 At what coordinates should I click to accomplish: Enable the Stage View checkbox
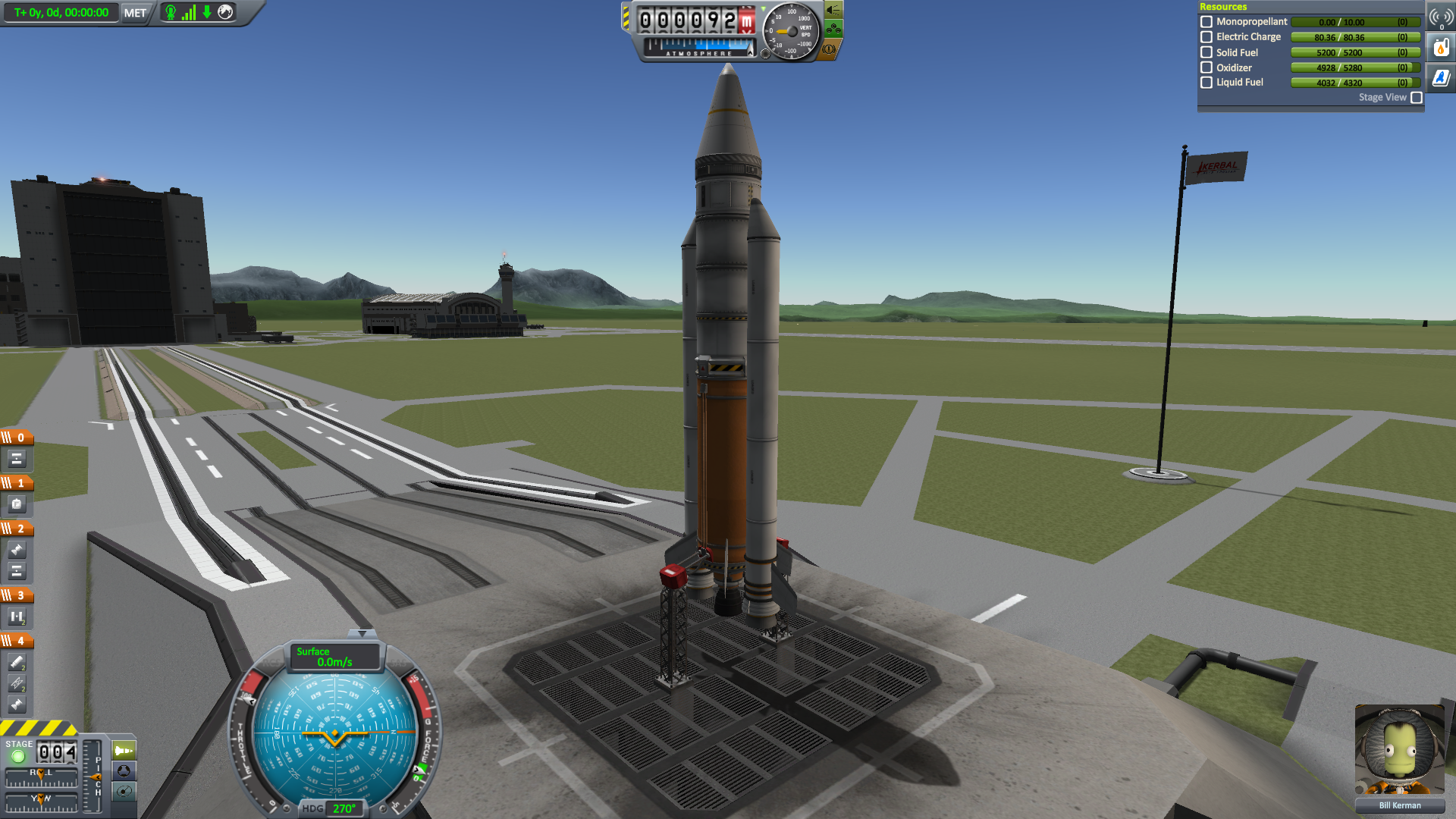tap(1417, 98)
